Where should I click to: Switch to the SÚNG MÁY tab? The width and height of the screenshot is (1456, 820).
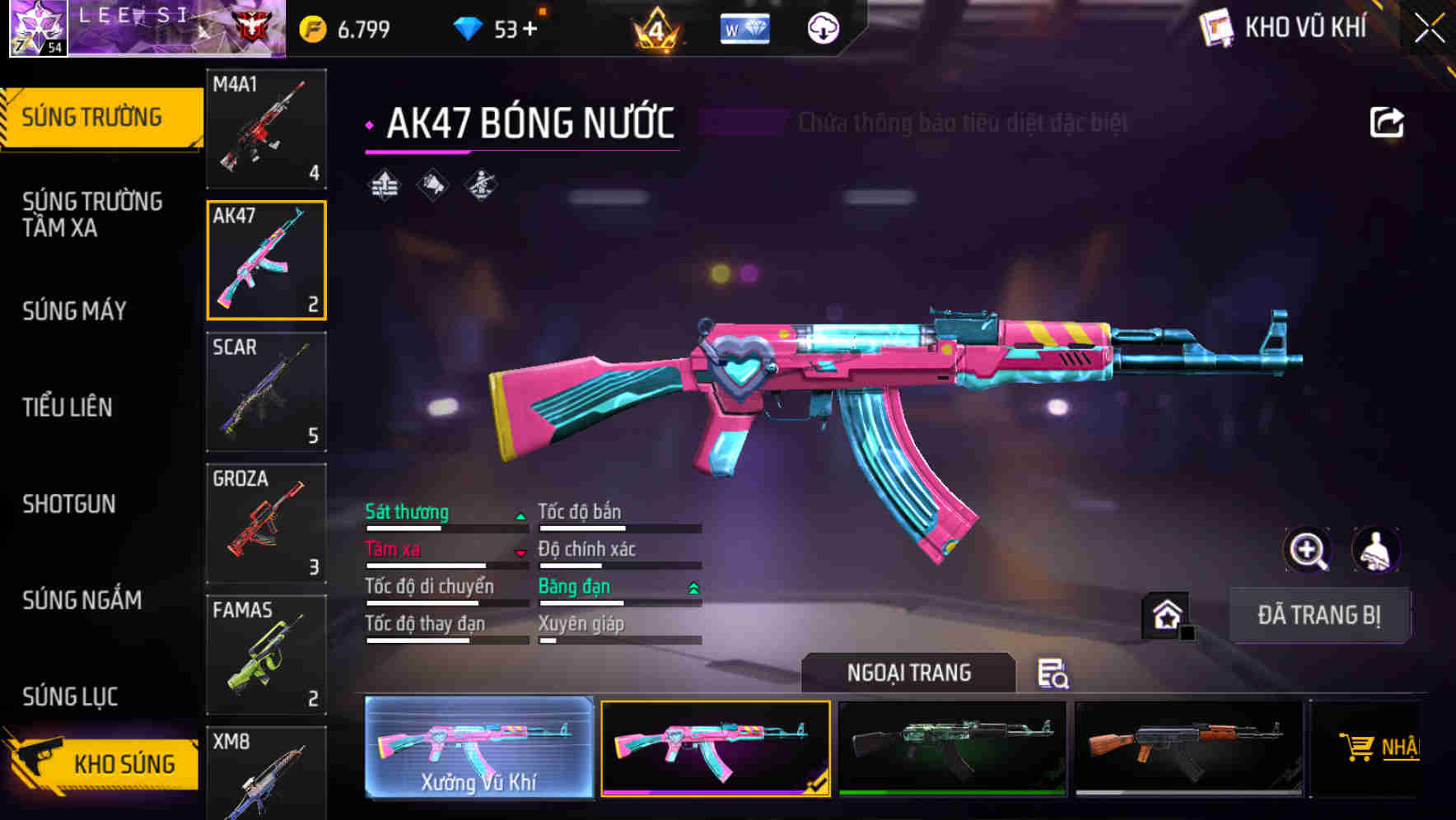tap(73, 311)
